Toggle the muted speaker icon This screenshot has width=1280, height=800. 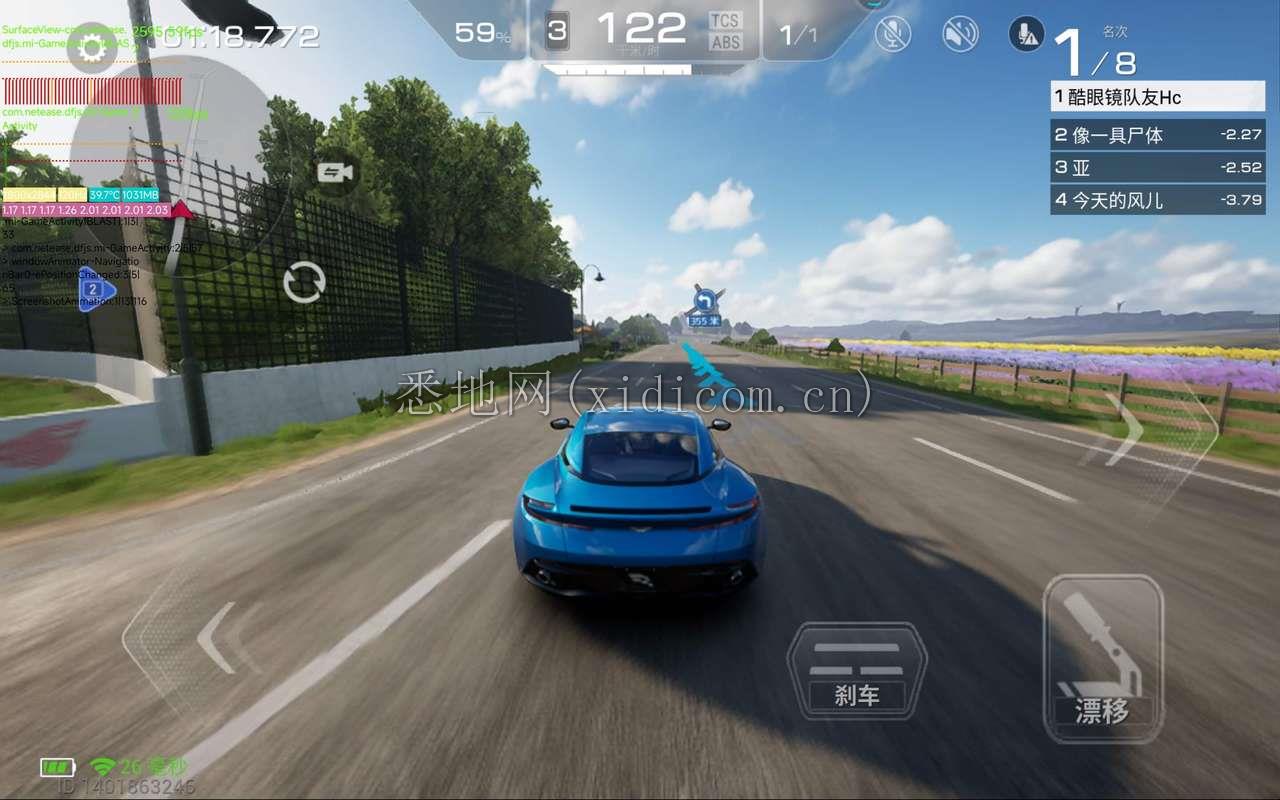[x=960, y=34]
